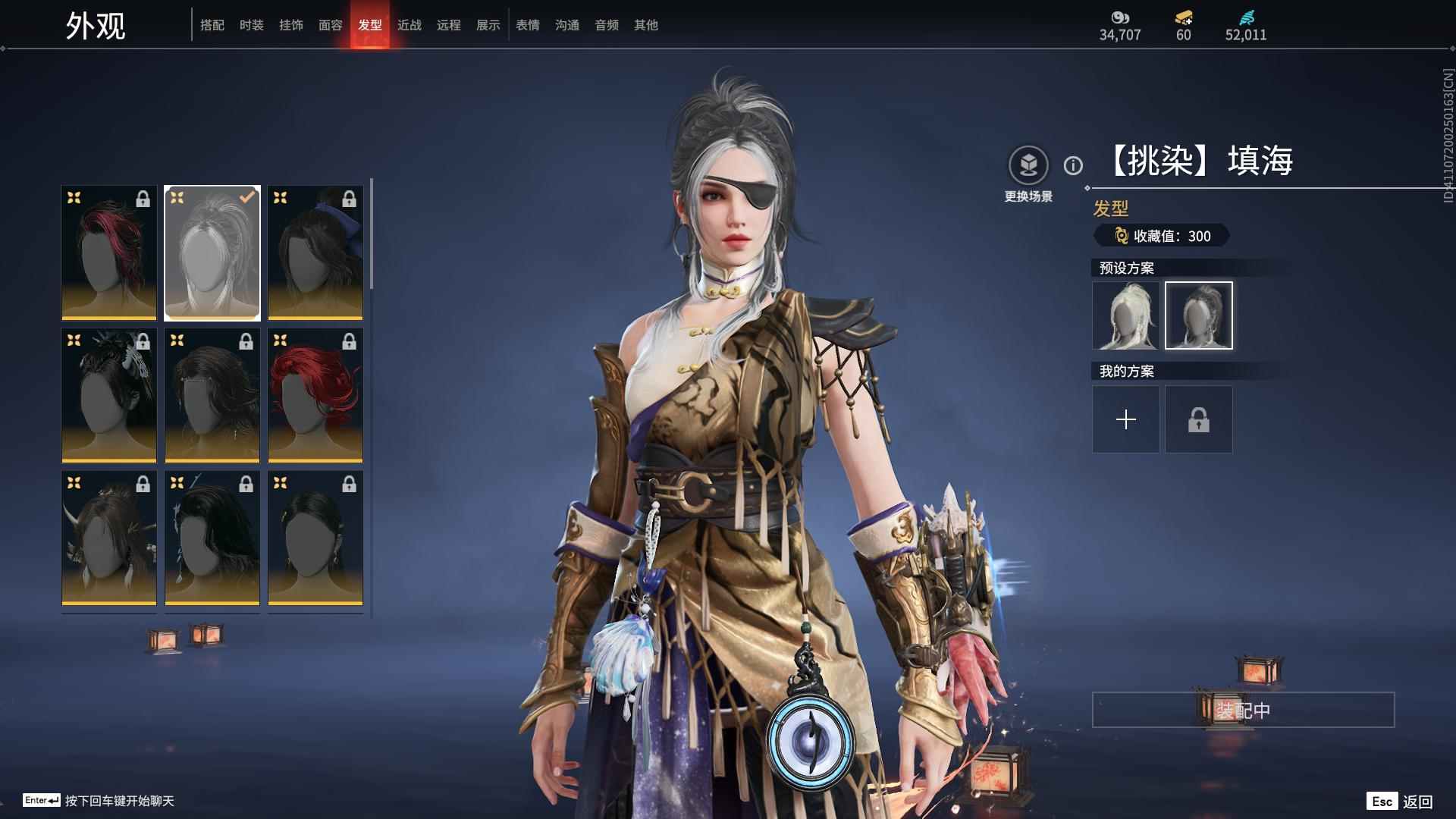This screenshot has height=819, width=1456.
Task: Go to the 面容 tab
Action: (331, 25)
